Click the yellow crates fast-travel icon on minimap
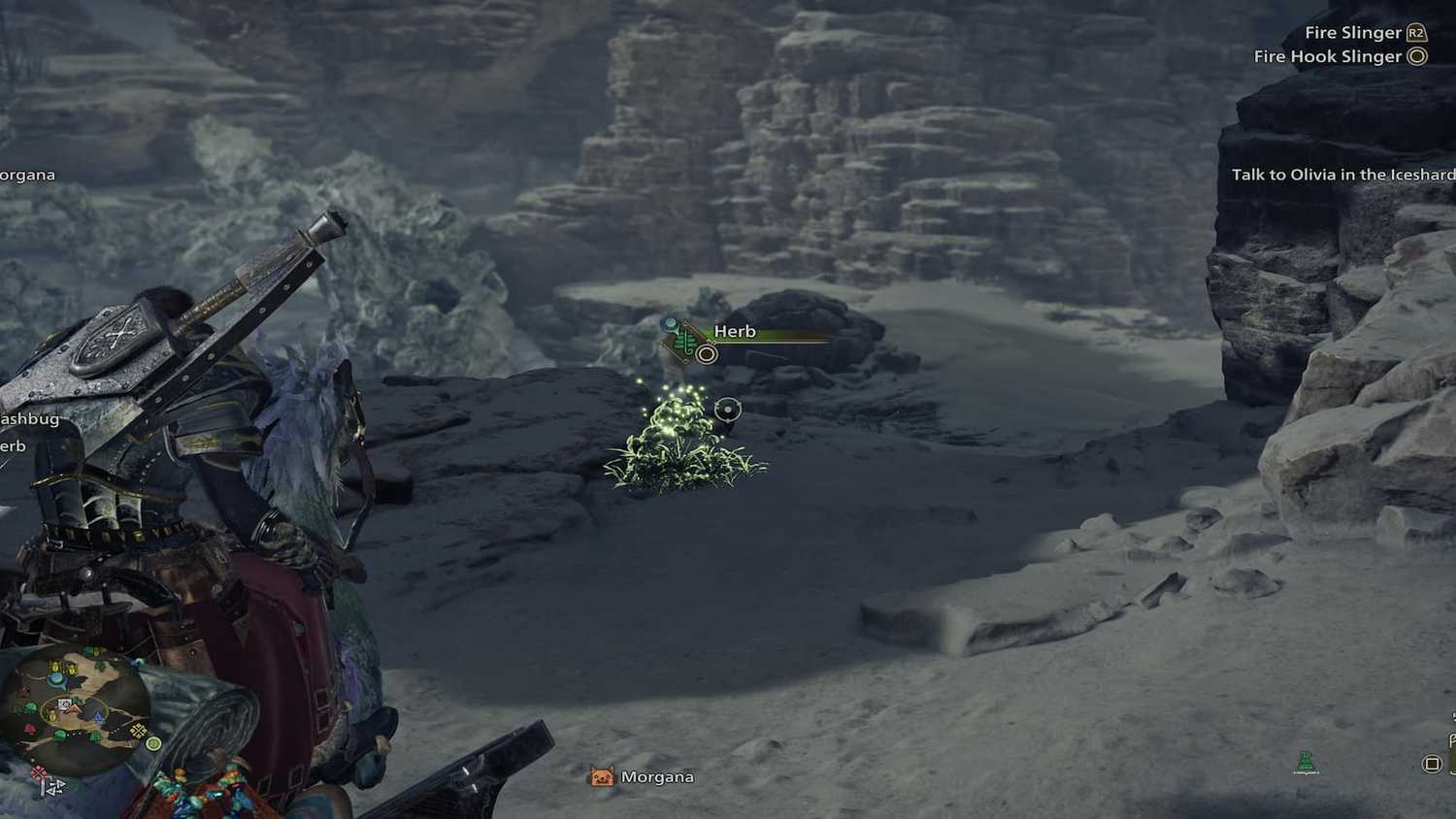The image size is (1456, 819). (138, 731)
